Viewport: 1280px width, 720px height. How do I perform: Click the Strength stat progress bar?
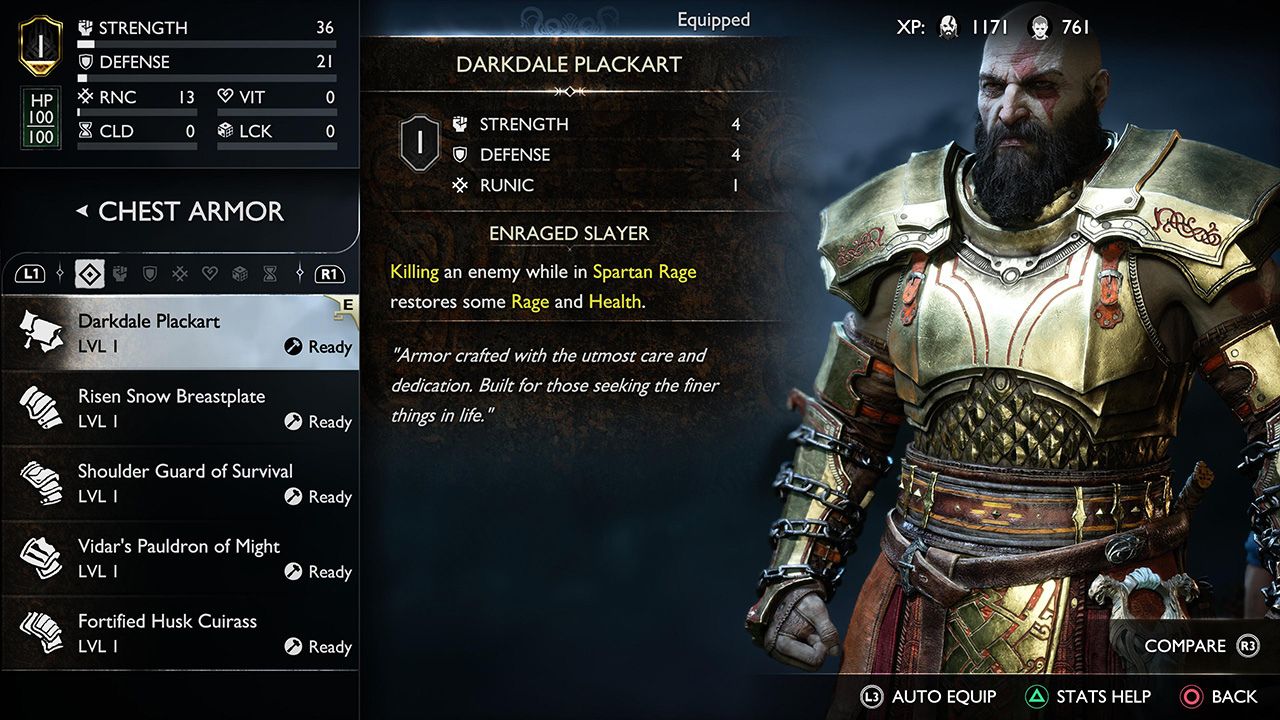click(x=207, y=43)
